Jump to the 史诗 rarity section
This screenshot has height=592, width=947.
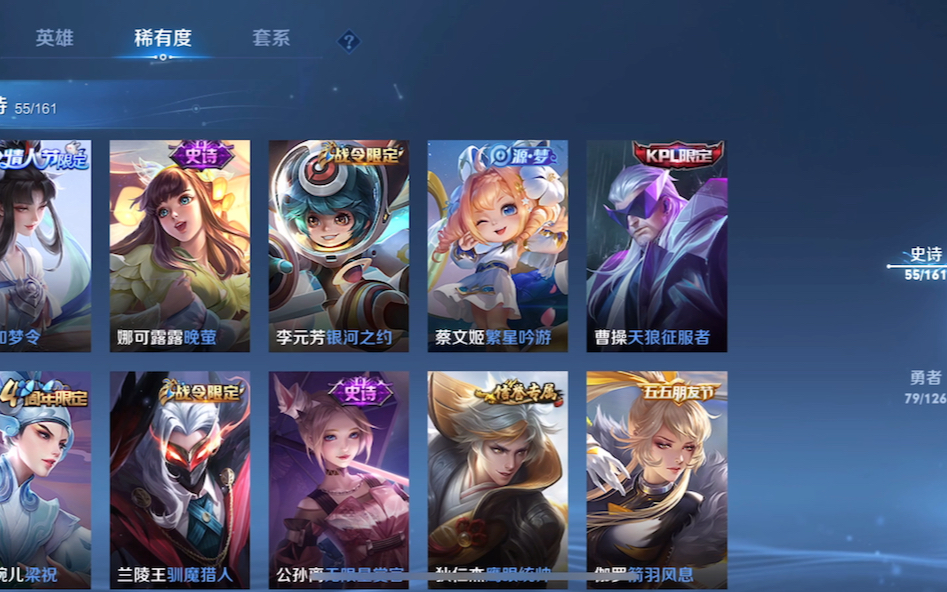pyautogui.click(x=925, y=263)
